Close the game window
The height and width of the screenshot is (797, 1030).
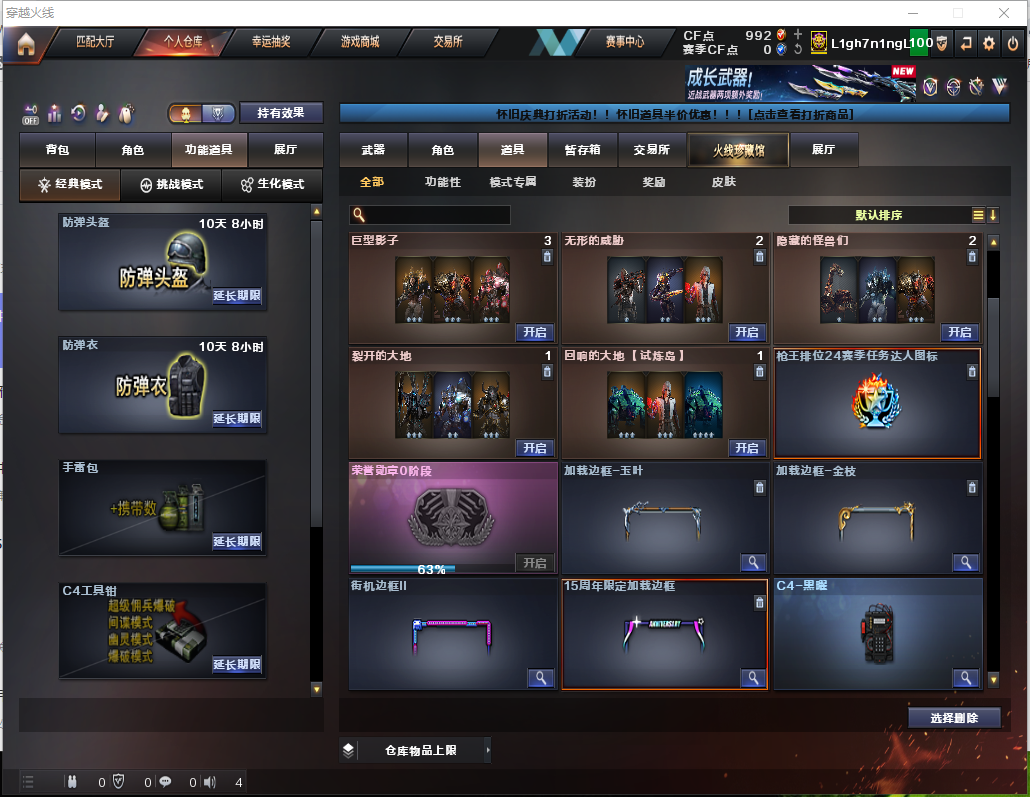coord(1004,13)
